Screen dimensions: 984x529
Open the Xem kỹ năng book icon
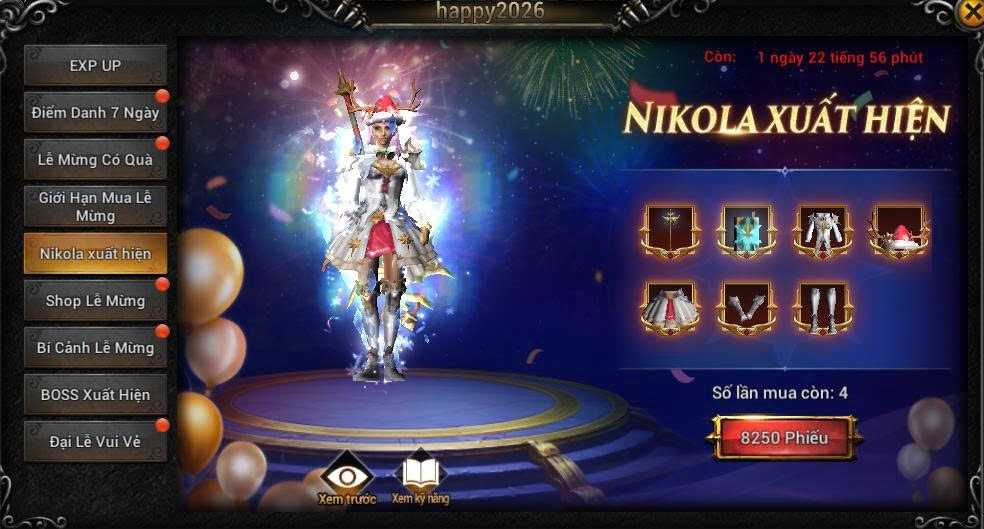pyautogui.click(x=420, y=476)
